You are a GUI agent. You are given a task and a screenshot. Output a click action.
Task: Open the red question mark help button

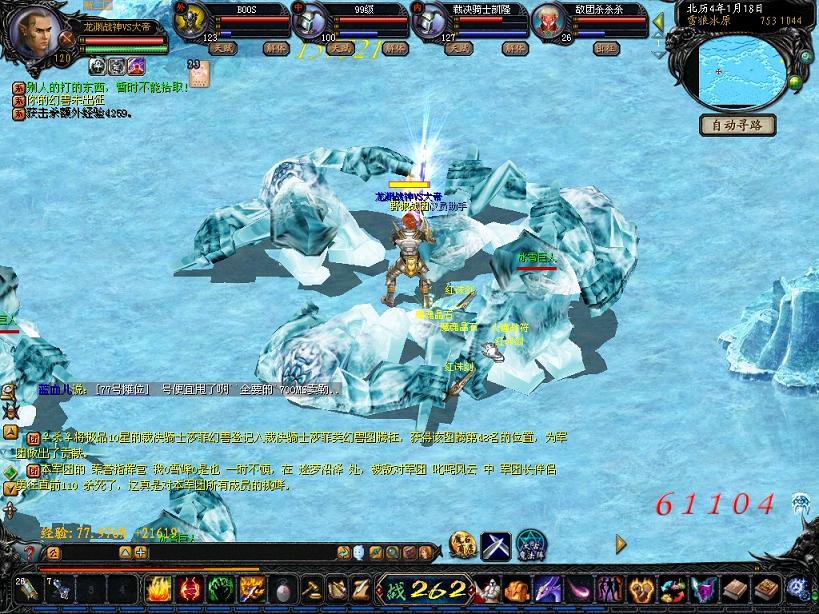(30, 552)
